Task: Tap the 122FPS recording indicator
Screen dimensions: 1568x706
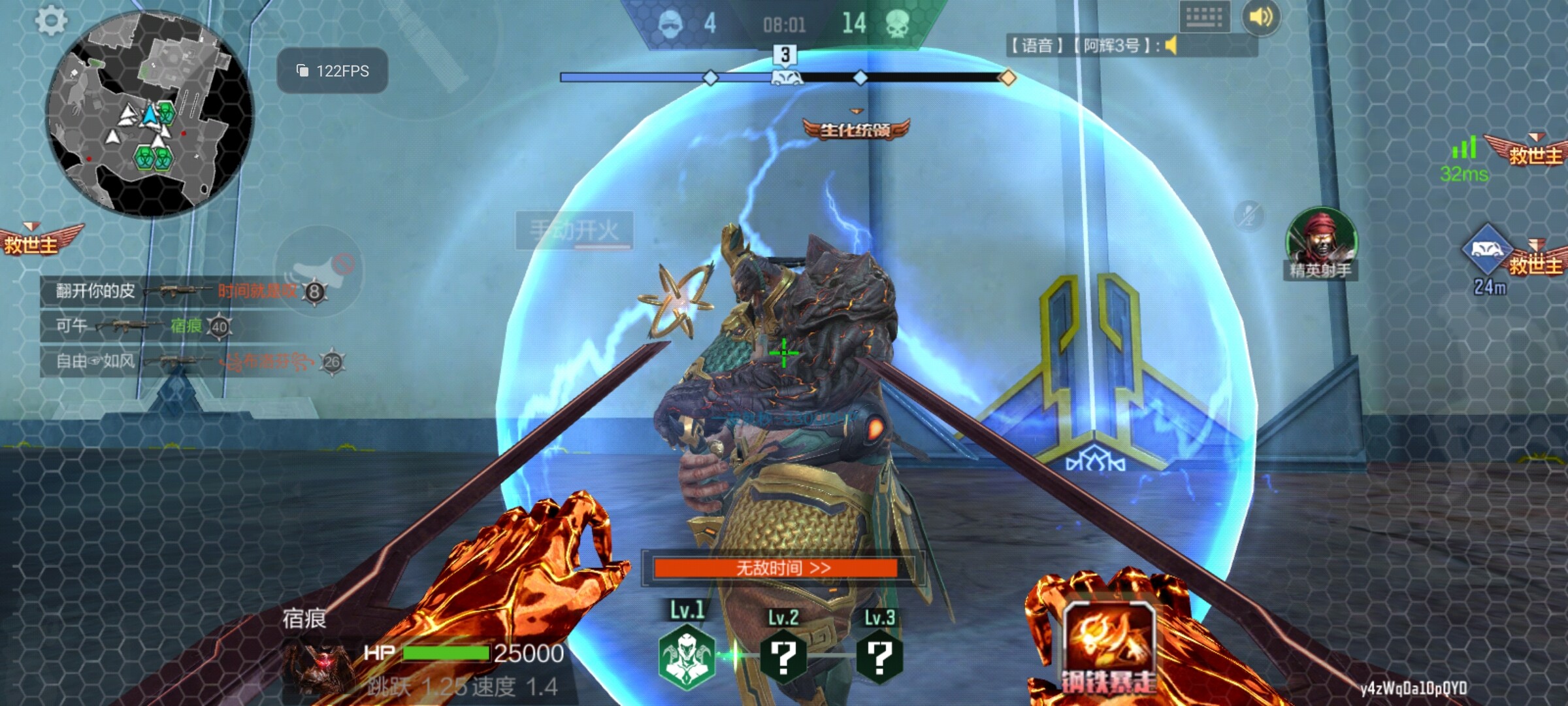Action: pyautogui.click(x=333, y=71)
